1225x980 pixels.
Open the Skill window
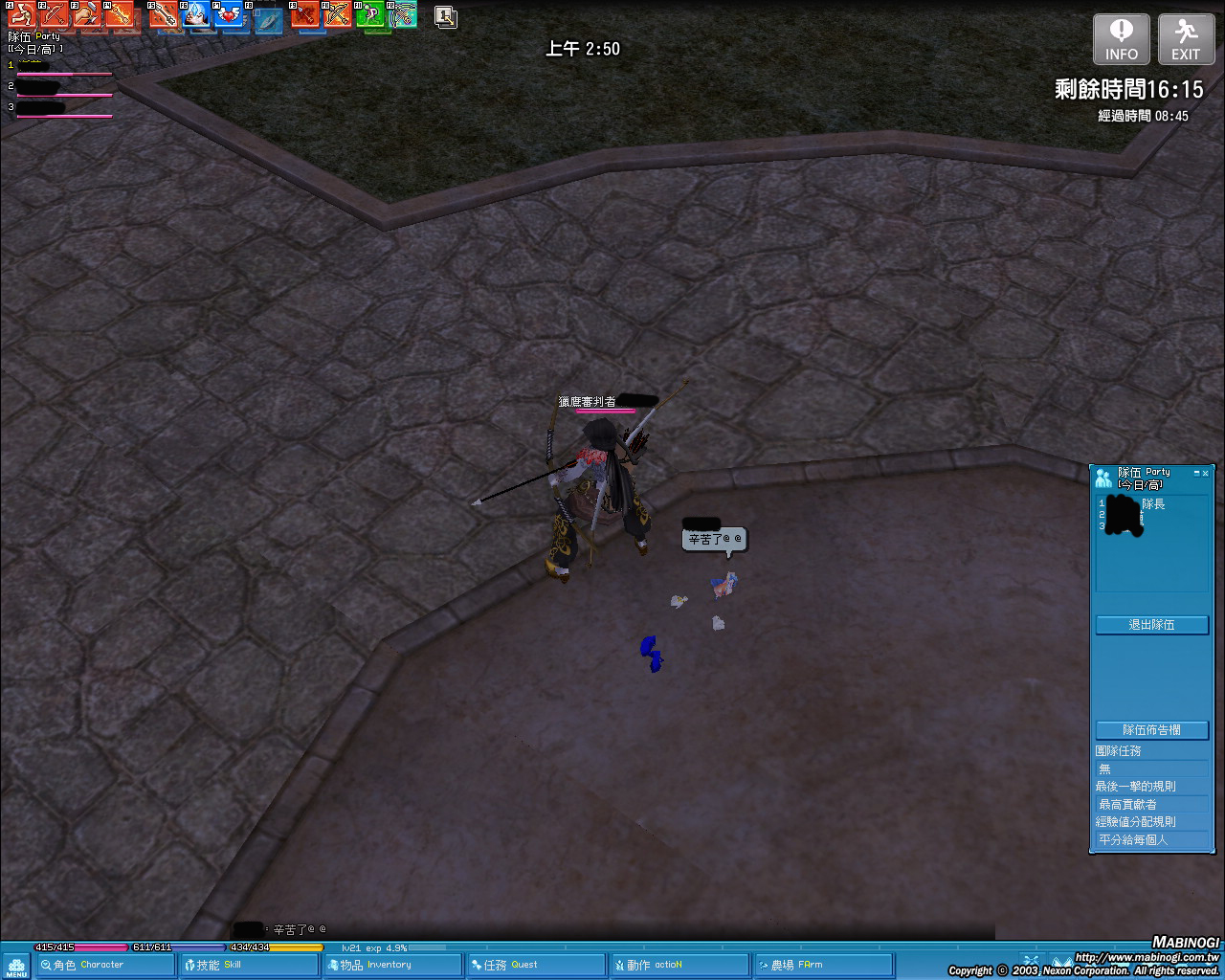click(249, 965)
